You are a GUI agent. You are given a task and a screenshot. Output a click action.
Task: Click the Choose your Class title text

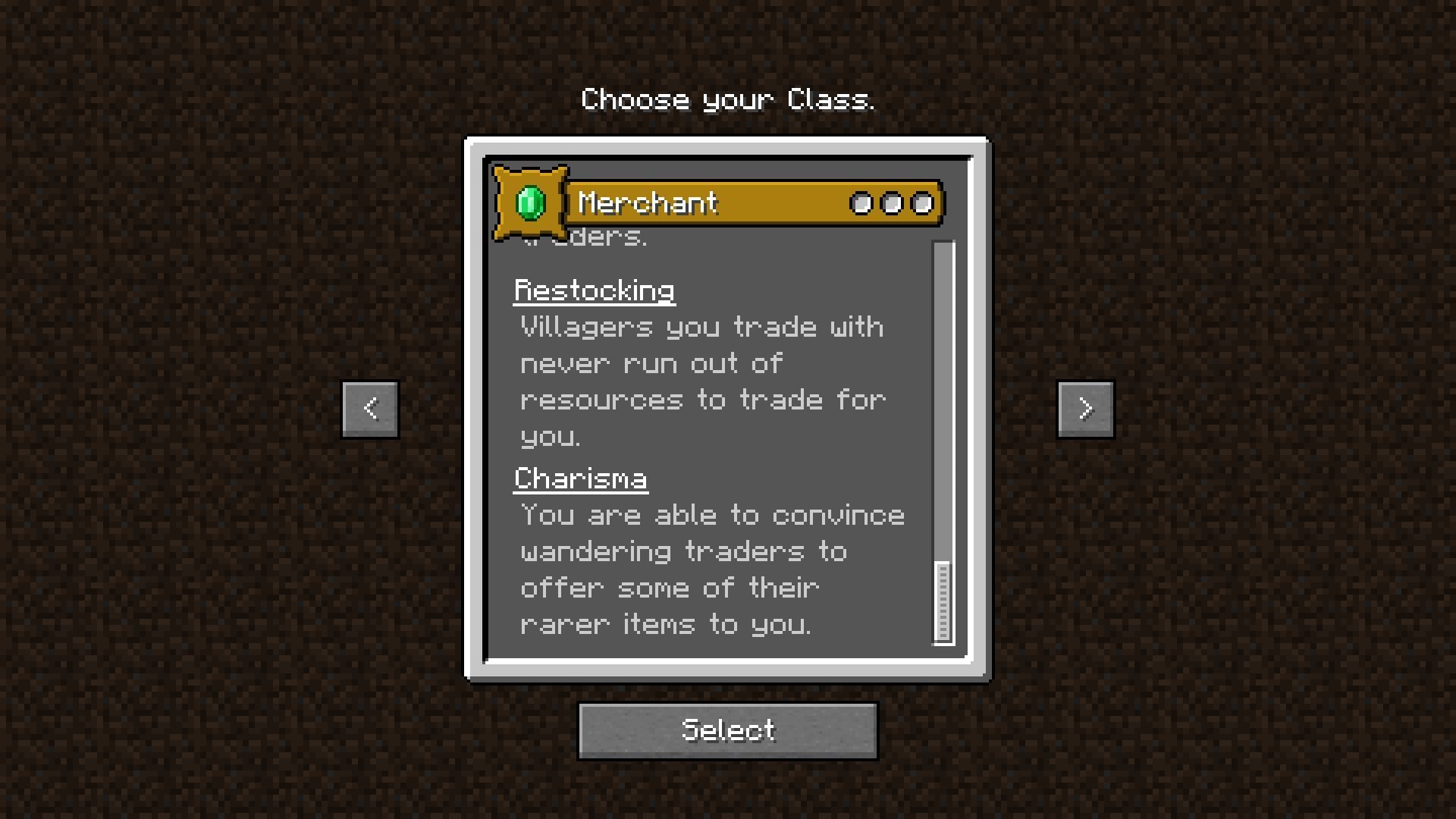point(728,98)
